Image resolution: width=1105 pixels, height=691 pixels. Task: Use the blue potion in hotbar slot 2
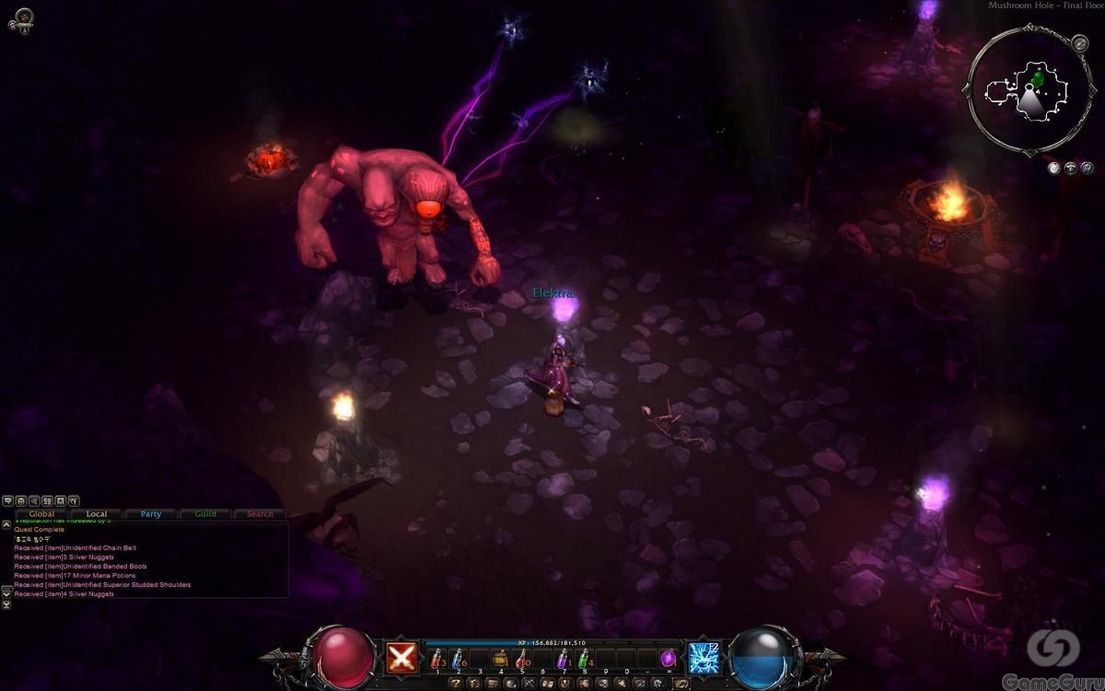pyautogui.click(x=457, y=660)
